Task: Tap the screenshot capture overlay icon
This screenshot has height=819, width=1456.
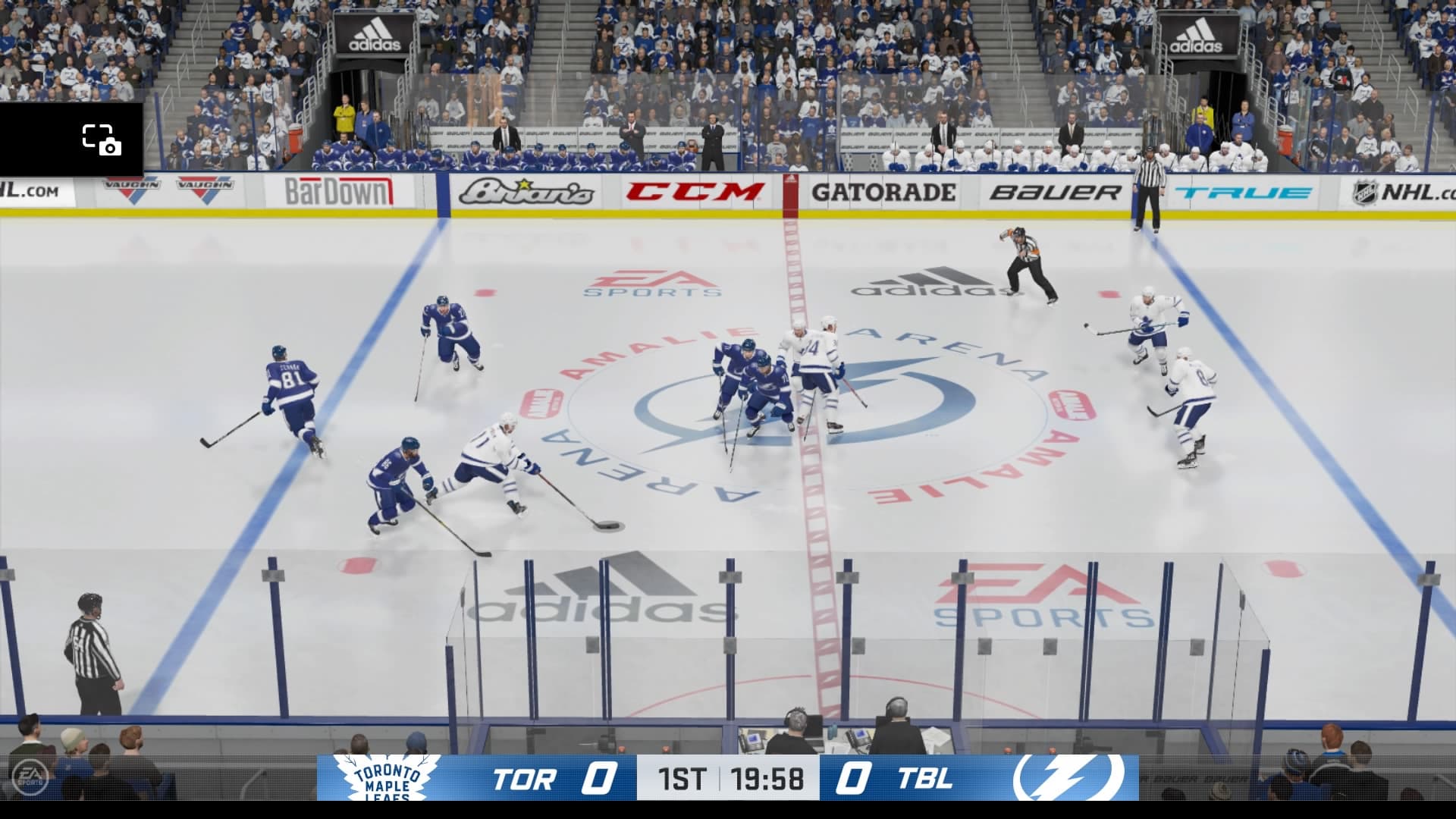Action: (102, 140)
